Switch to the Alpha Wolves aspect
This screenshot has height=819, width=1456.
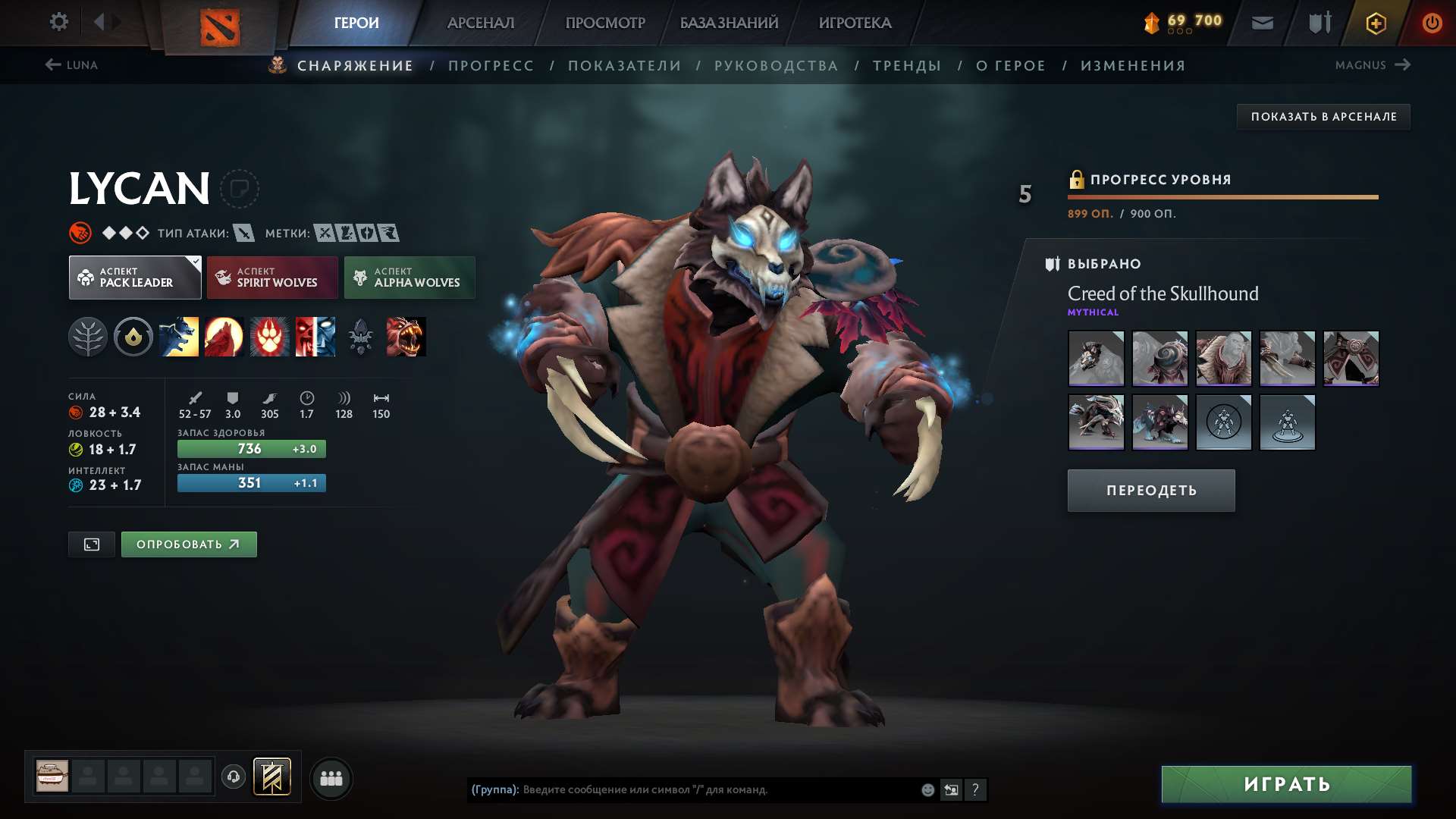[409, 278]
